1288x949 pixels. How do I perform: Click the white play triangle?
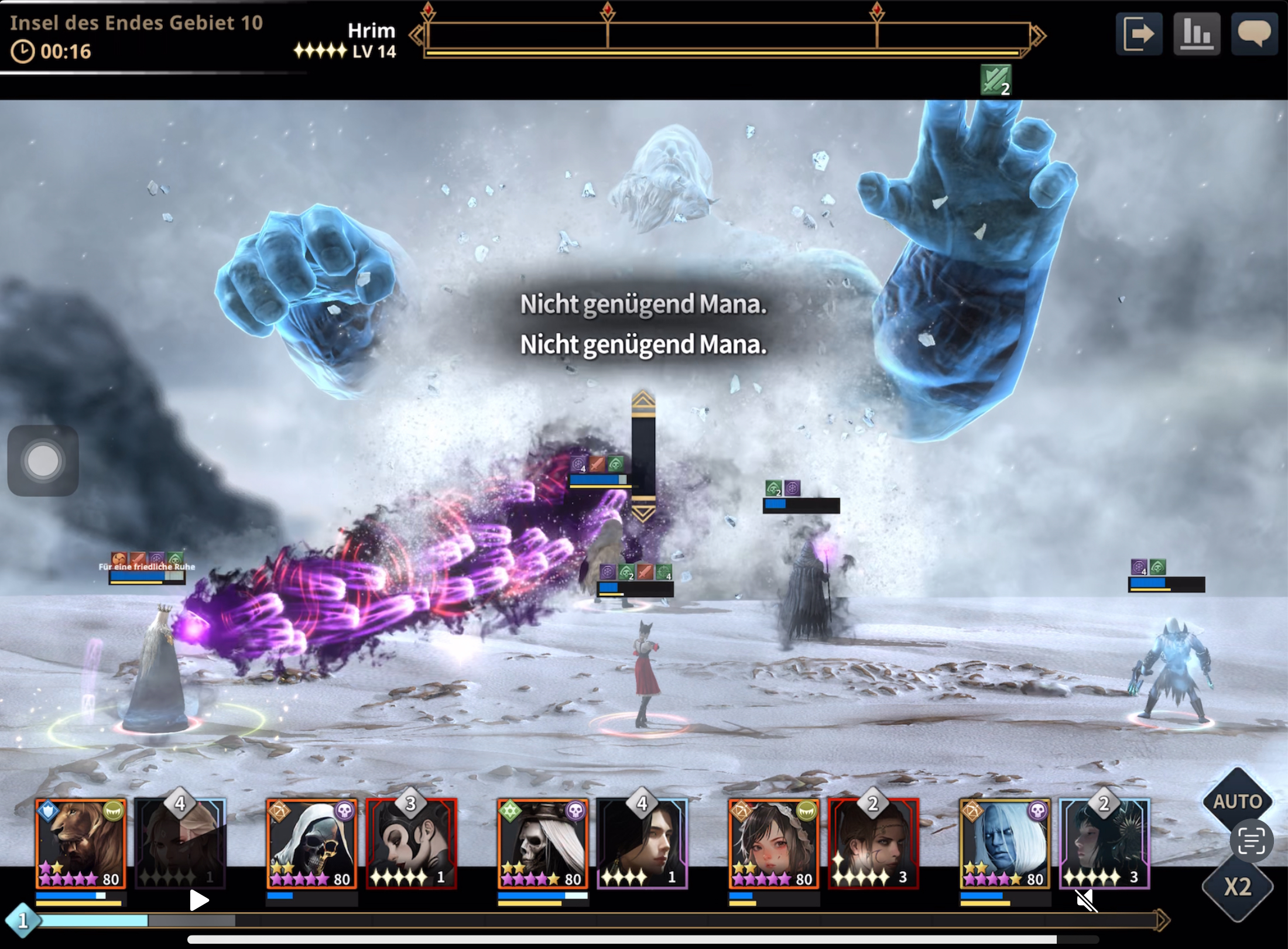(x=199, y=900)
